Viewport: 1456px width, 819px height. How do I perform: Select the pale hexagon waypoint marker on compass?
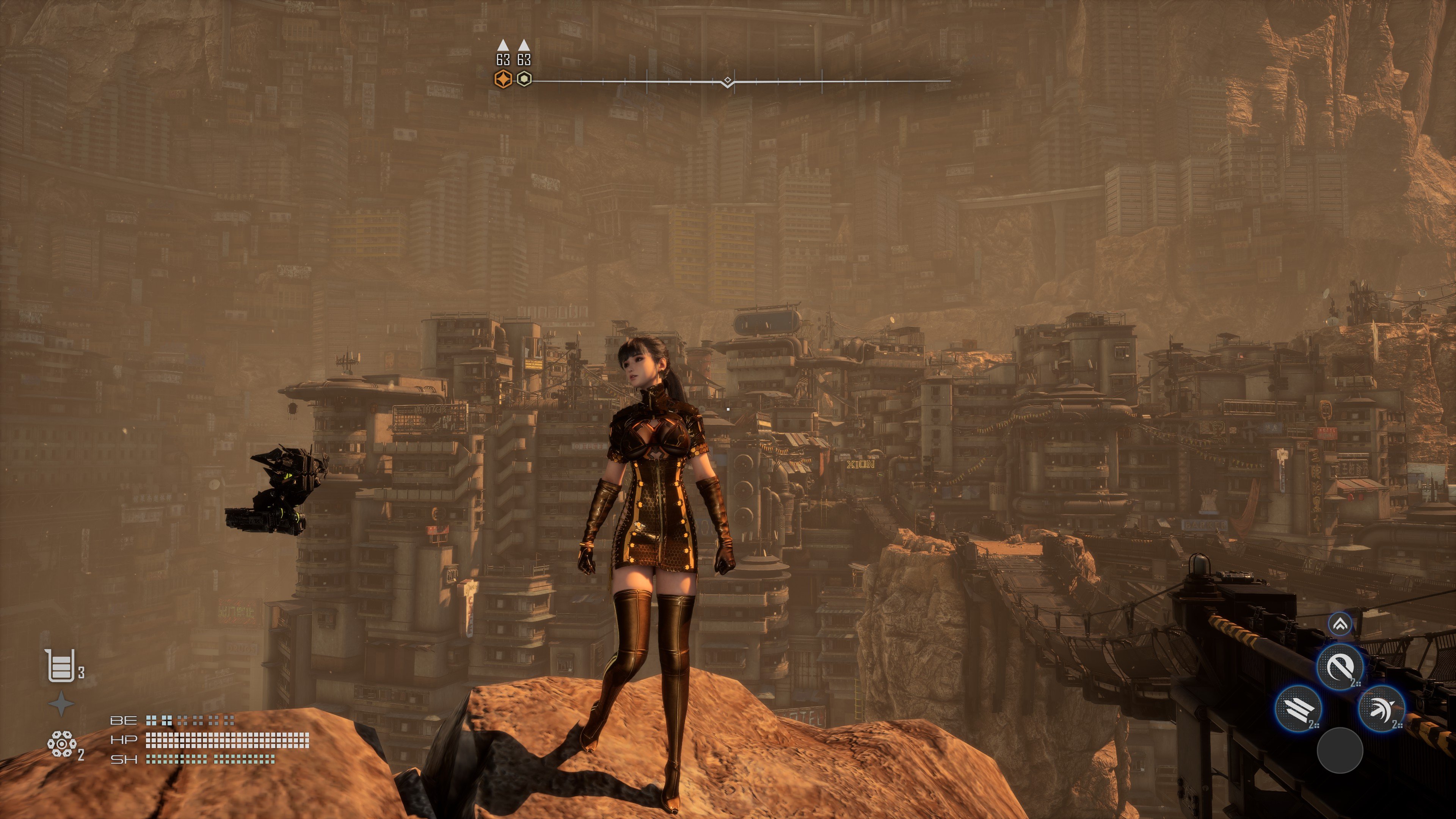[524, 79]
